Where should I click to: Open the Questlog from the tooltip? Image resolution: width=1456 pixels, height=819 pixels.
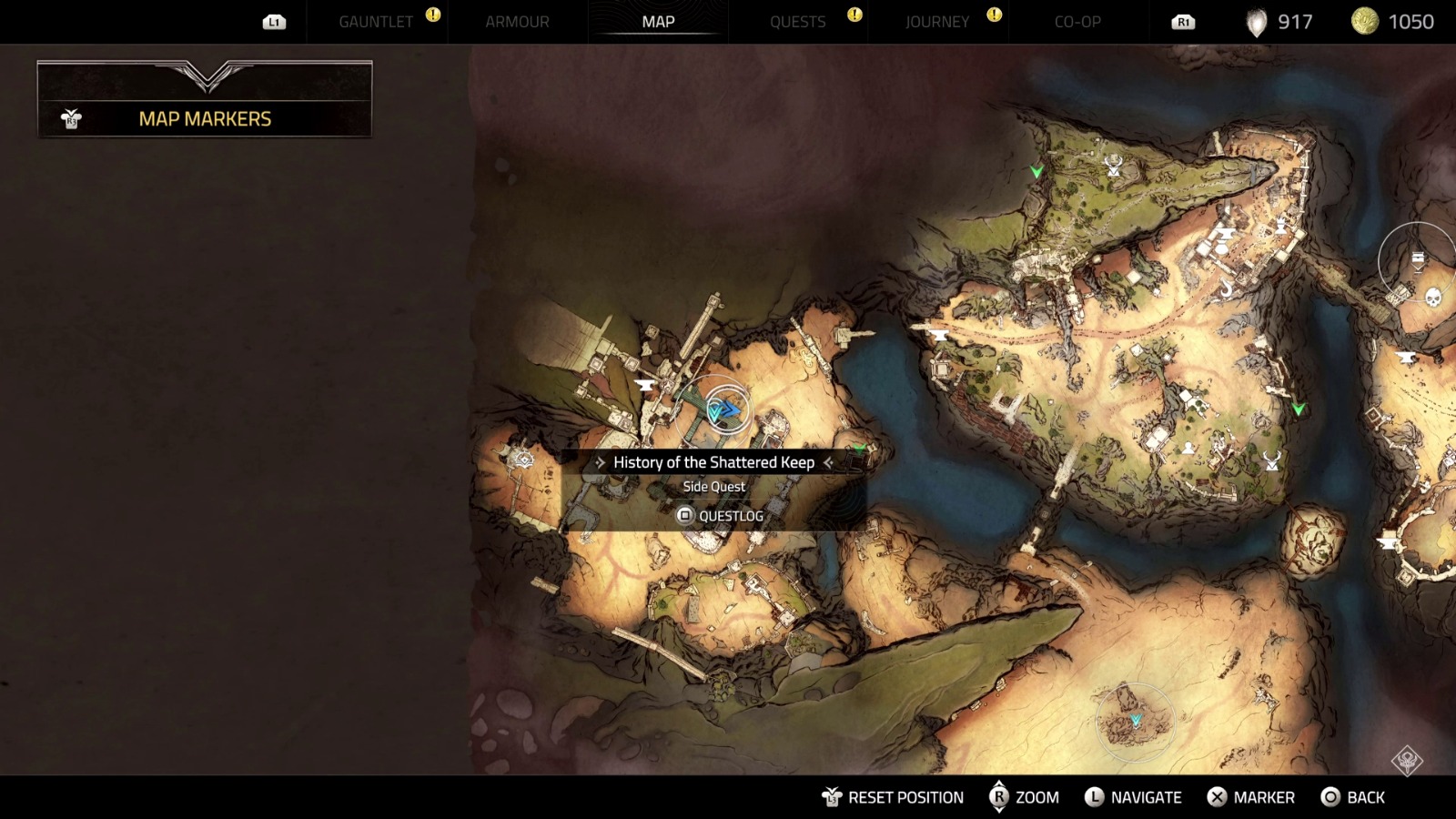click(720, 516)
